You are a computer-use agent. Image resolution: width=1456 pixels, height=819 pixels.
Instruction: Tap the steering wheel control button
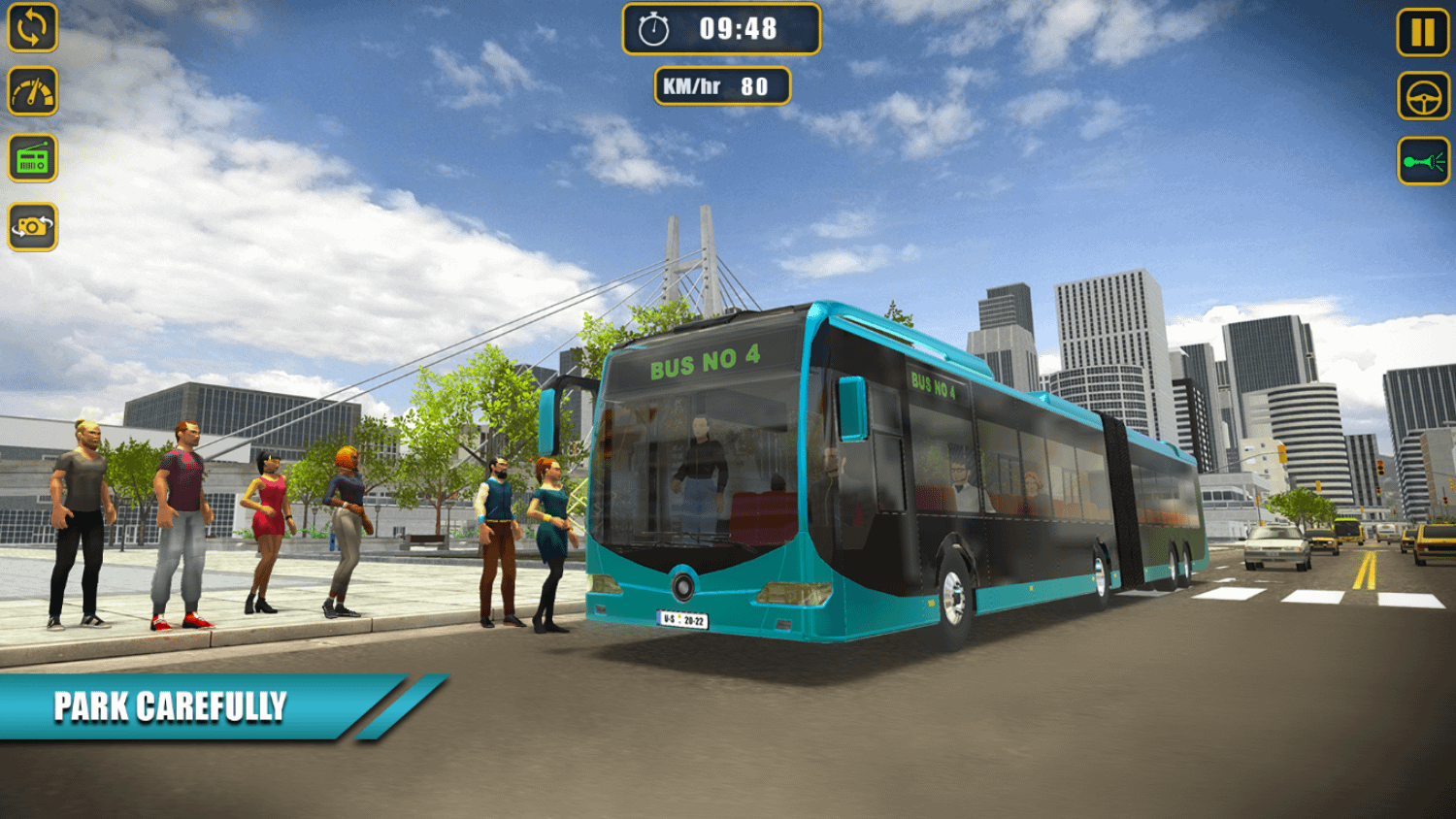coord(1423,97)
